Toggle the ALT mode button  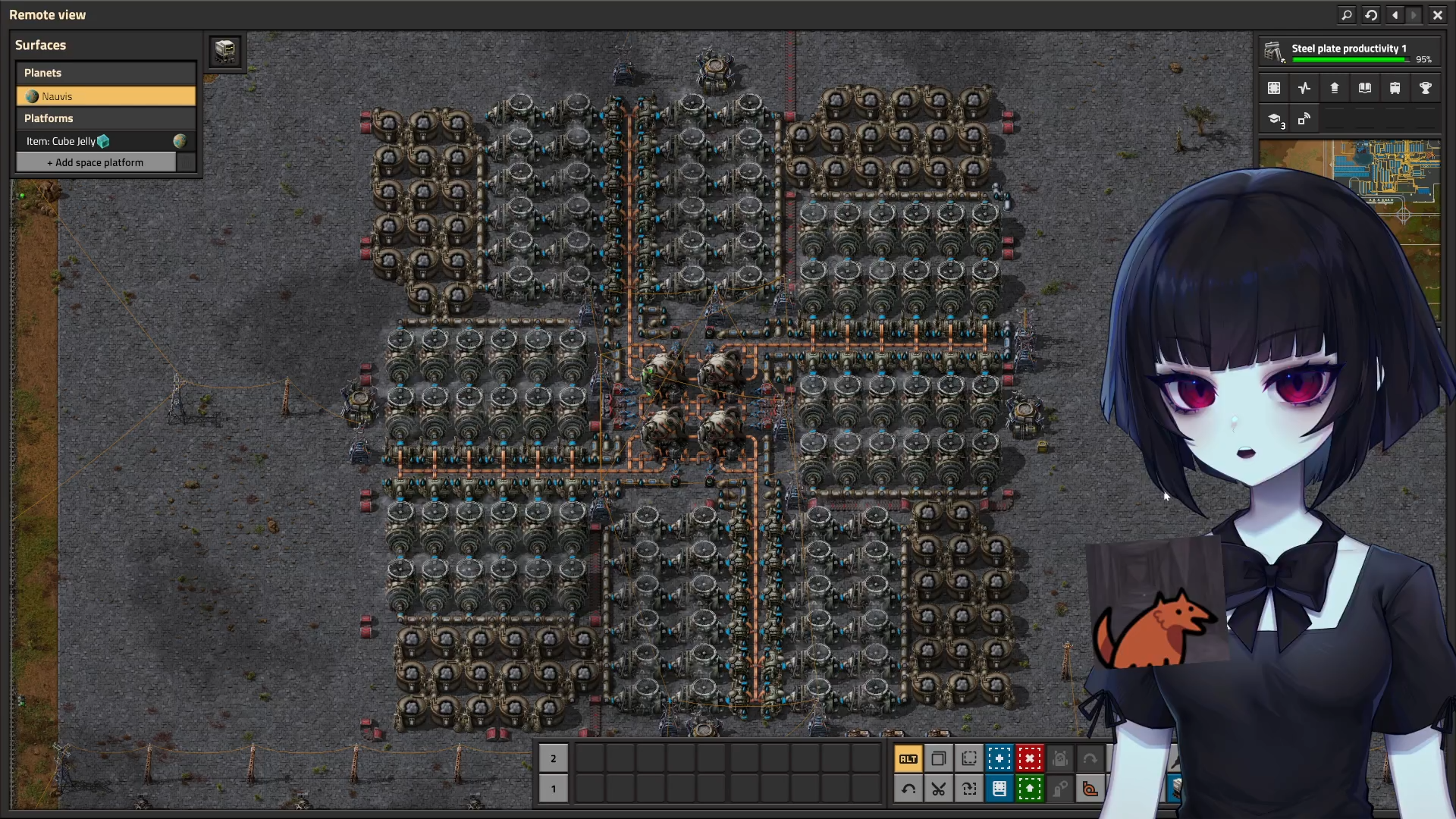(908, 758)
